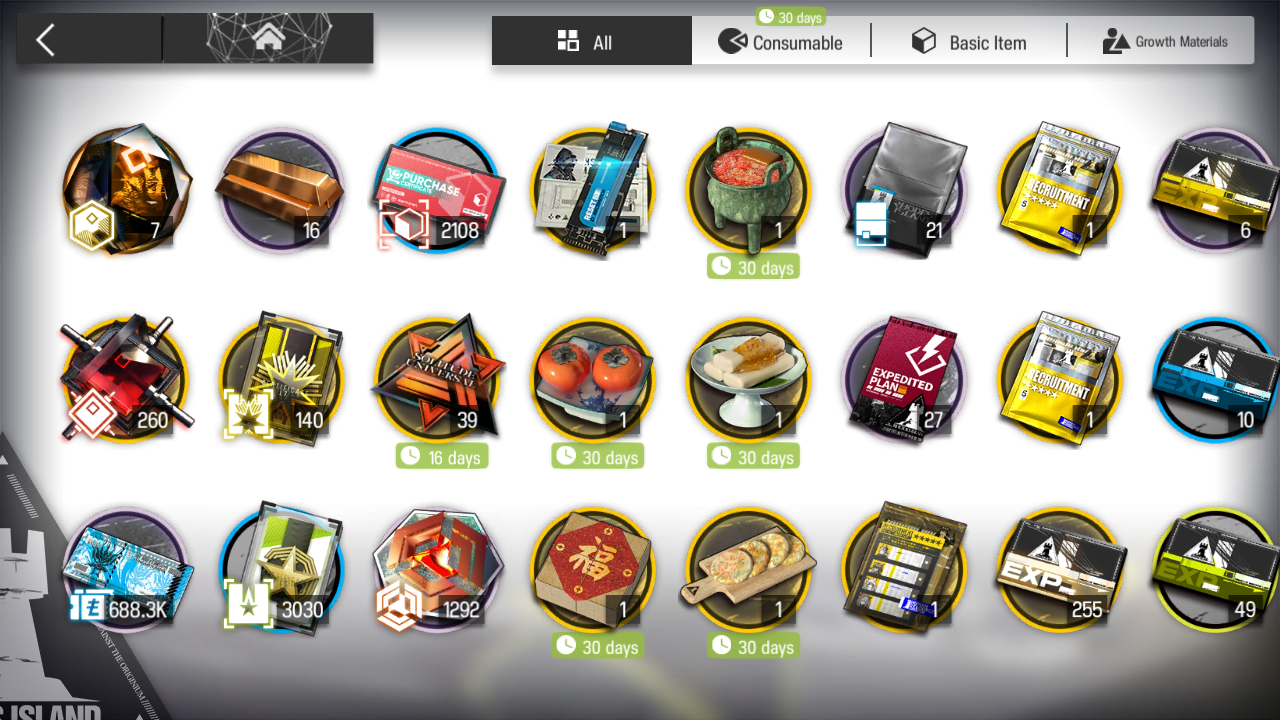Switch to the Consumable tab

point(781,42)
